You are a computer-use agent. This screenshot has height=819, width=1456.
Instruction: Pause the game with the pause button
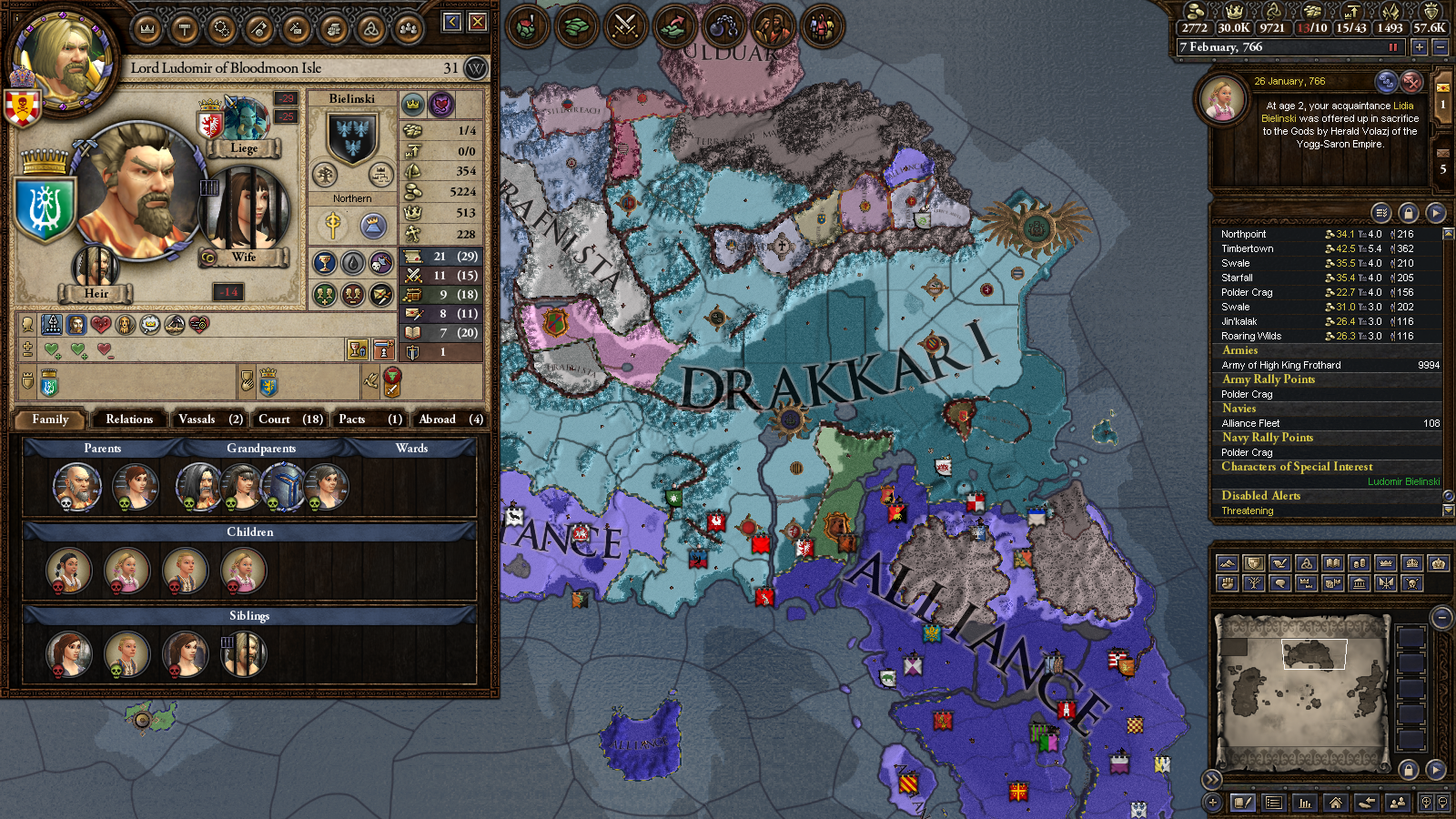1392,48
